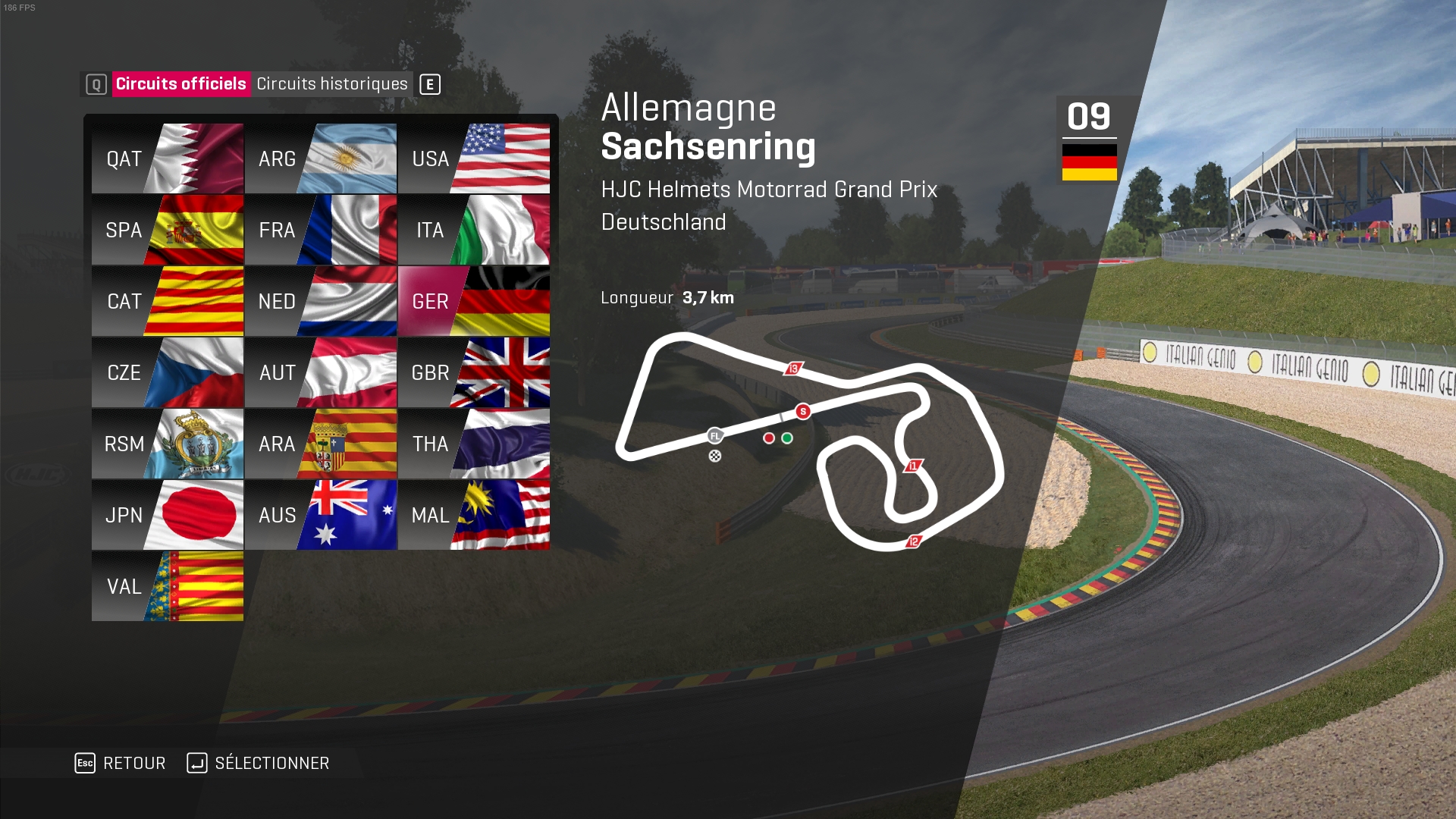Select the Great Britain GBR circuit flag
The width and height of the screenshot is (1456, 819).
pyautogui.click(x=473, y=372)
